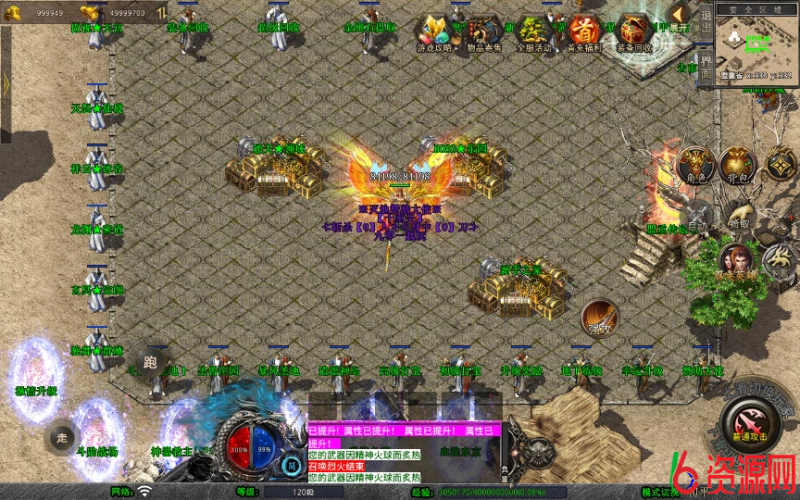Viewport: 800px width, 500px height.
Task: Activate the 烈火 flame sword skill
Action: 600,318
